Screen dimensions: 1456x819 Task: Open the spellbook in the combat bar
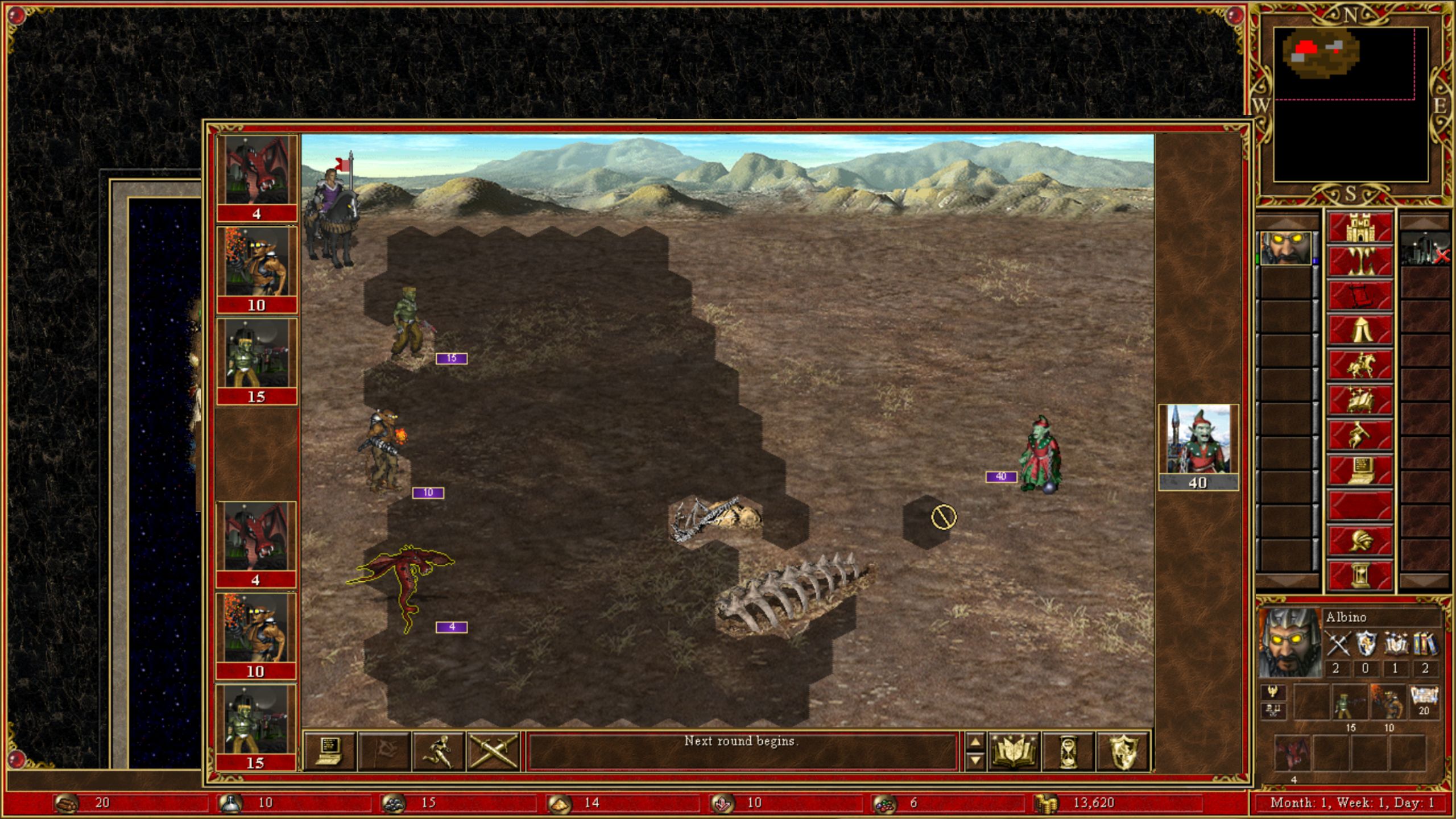tap(1015, 751)
